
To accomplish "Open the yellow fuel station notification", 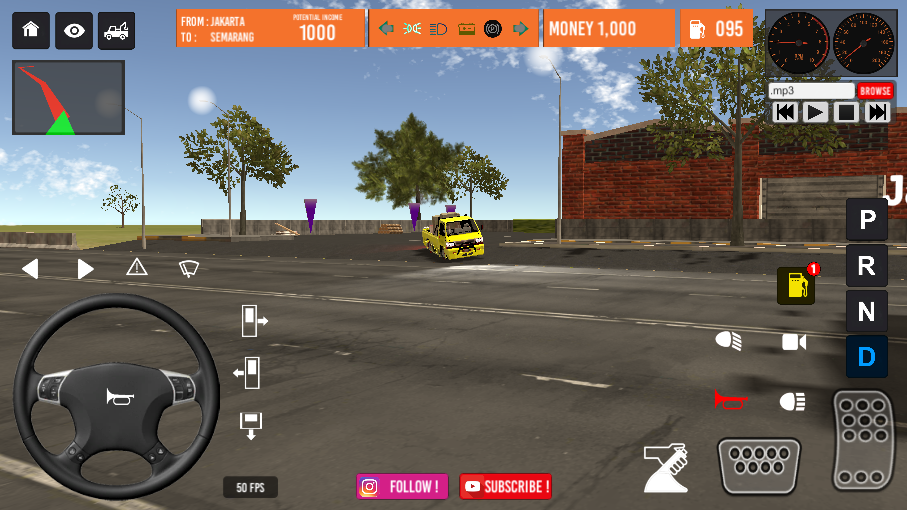I will click(x=796, y=286).
